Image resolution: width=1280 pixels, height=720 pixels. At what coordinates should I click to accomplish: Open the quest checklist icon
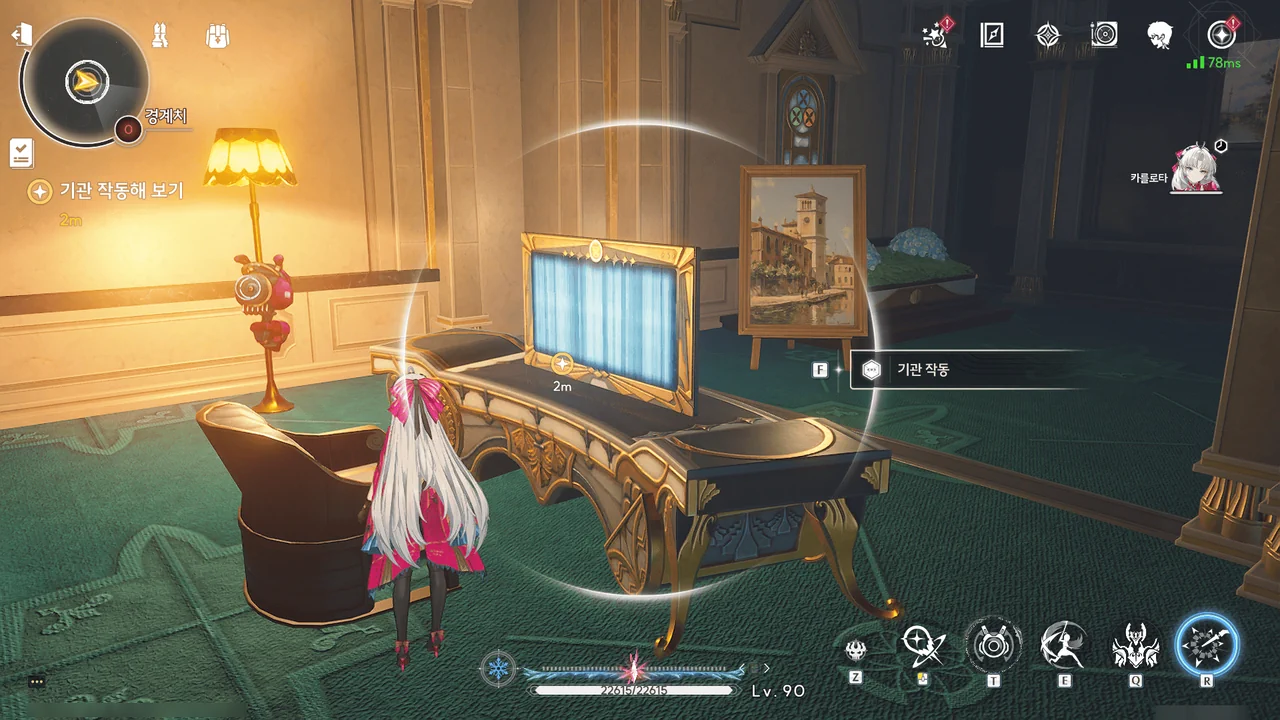21,152
